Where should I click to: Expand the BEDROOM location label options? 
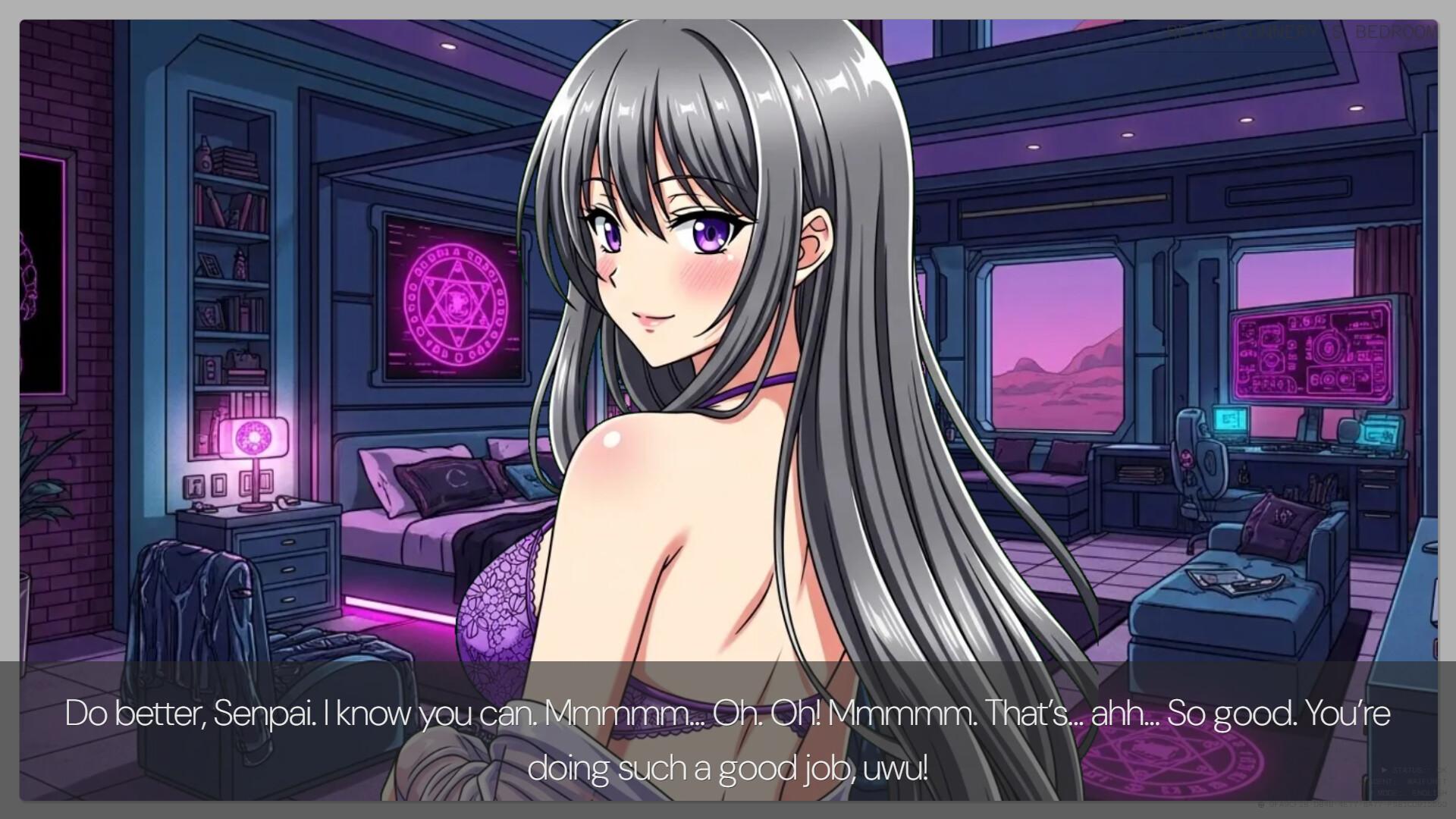point(1395,33)
